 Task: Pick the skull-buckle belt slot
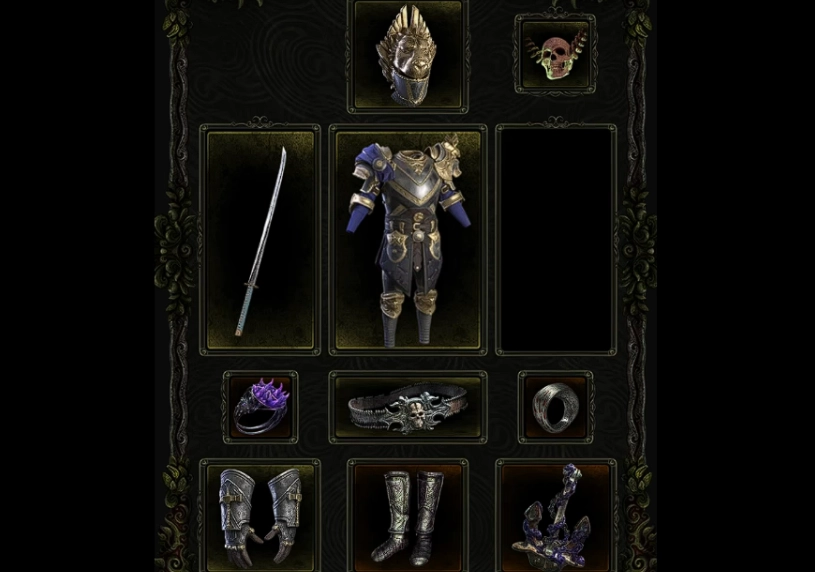[408, 408]
